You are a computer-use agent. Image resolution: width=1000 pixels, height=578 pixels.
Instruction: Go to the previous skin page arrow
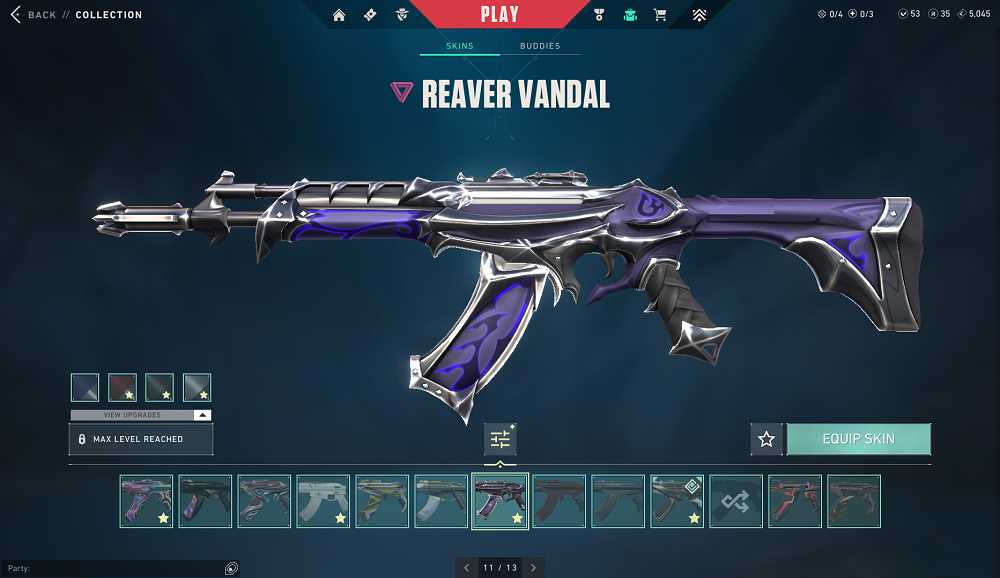467,568
